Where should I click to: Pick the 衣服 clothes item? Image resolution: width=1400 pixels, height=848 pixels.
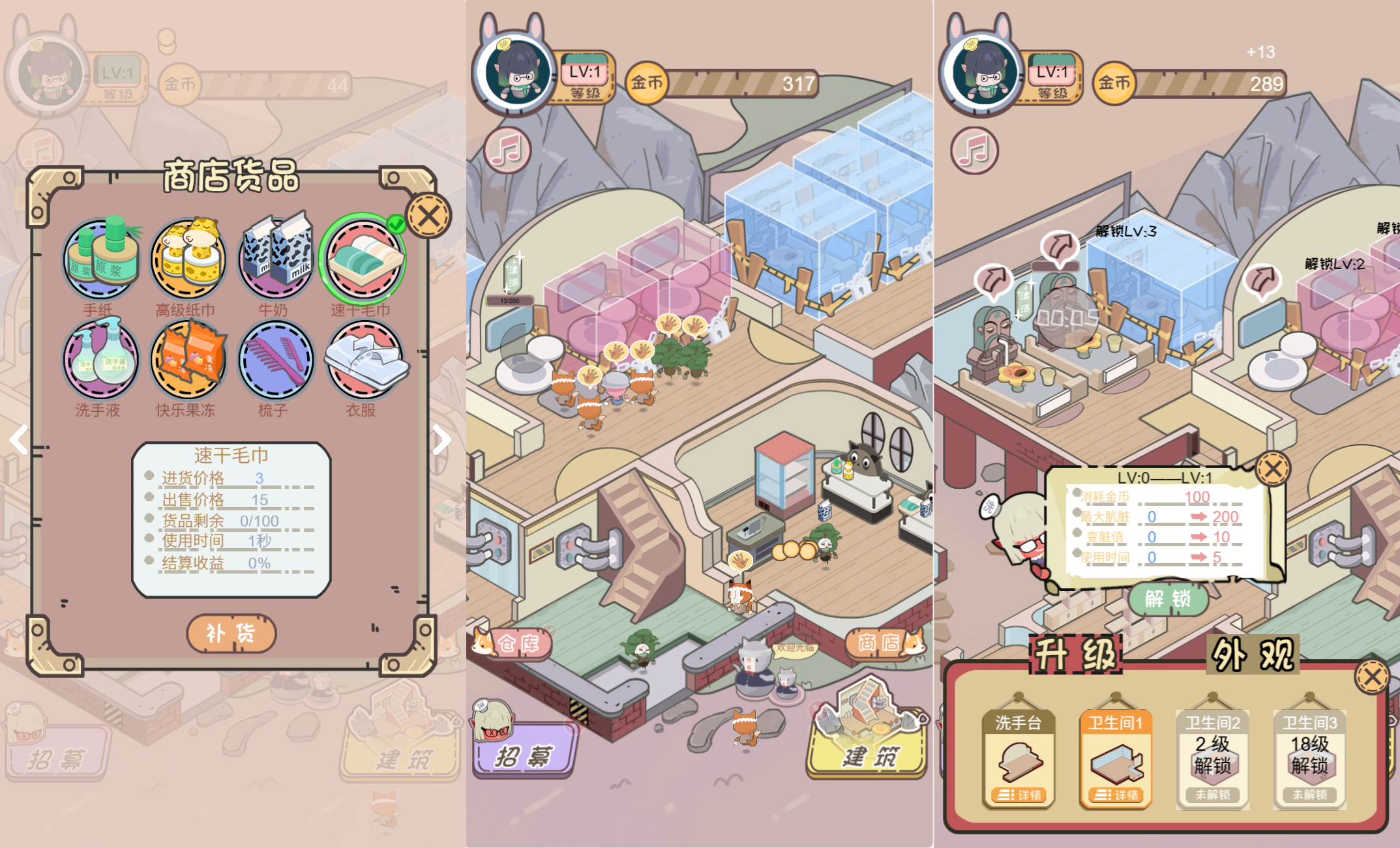click(363, 359)
